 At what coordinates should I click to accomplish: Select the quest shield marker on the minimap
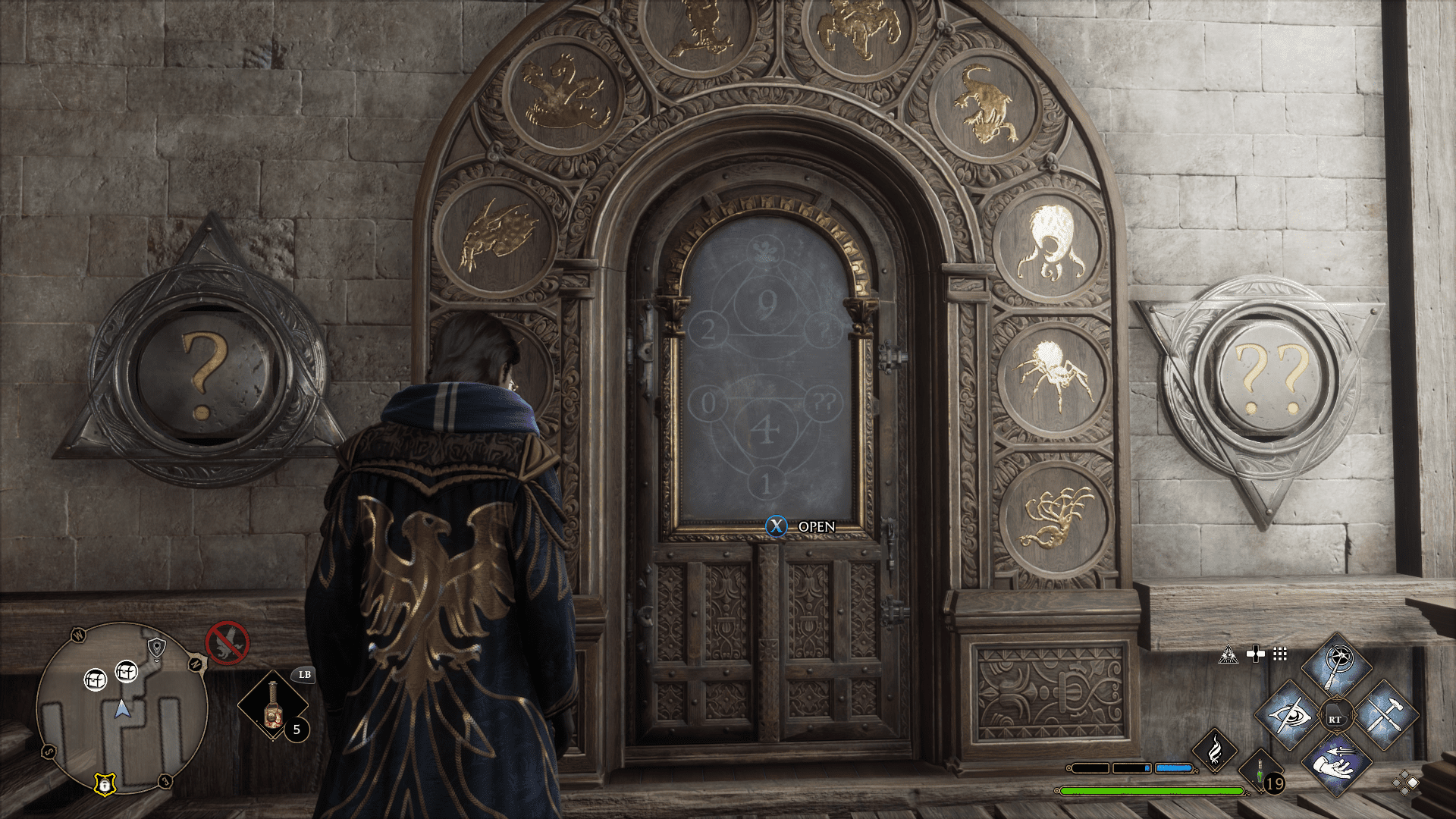[x=157, y=647]
